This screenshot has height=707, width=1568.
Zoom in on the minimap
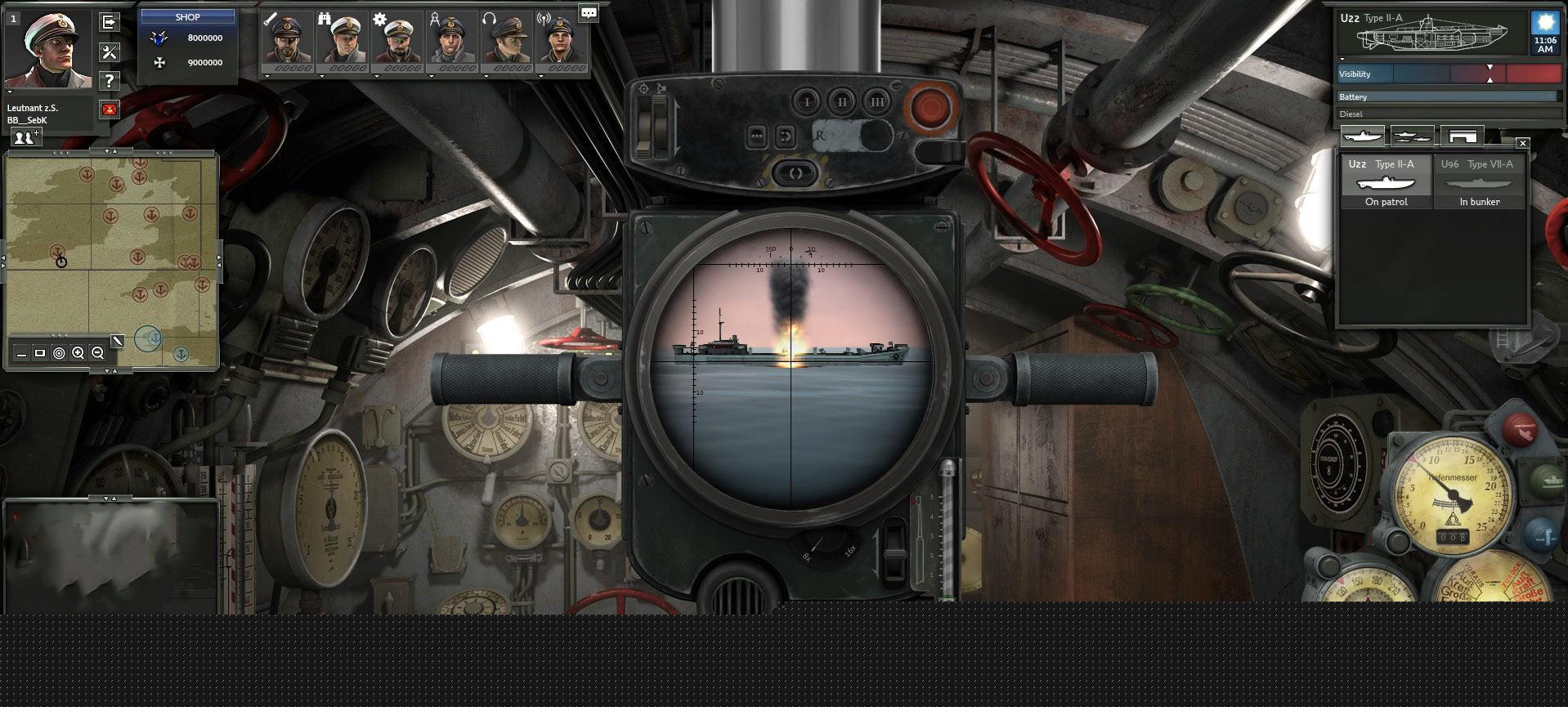pyautogui.click(x=78, y=353)
